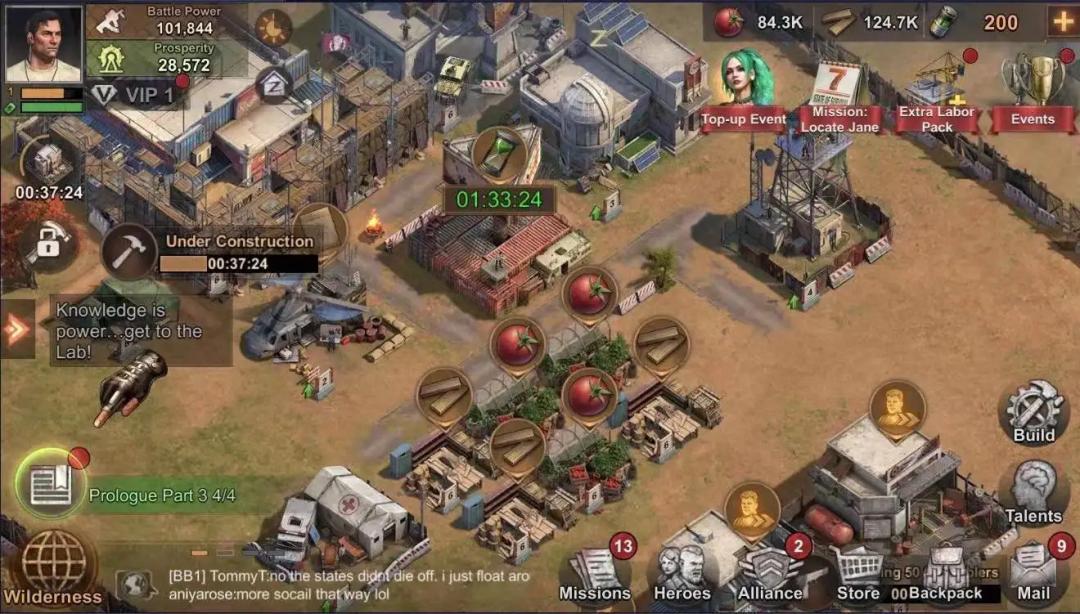Image resolution: width=1080 pixels, height=614 pixels.
Task: Open the Top-up Event
Action: click(743, 92)
